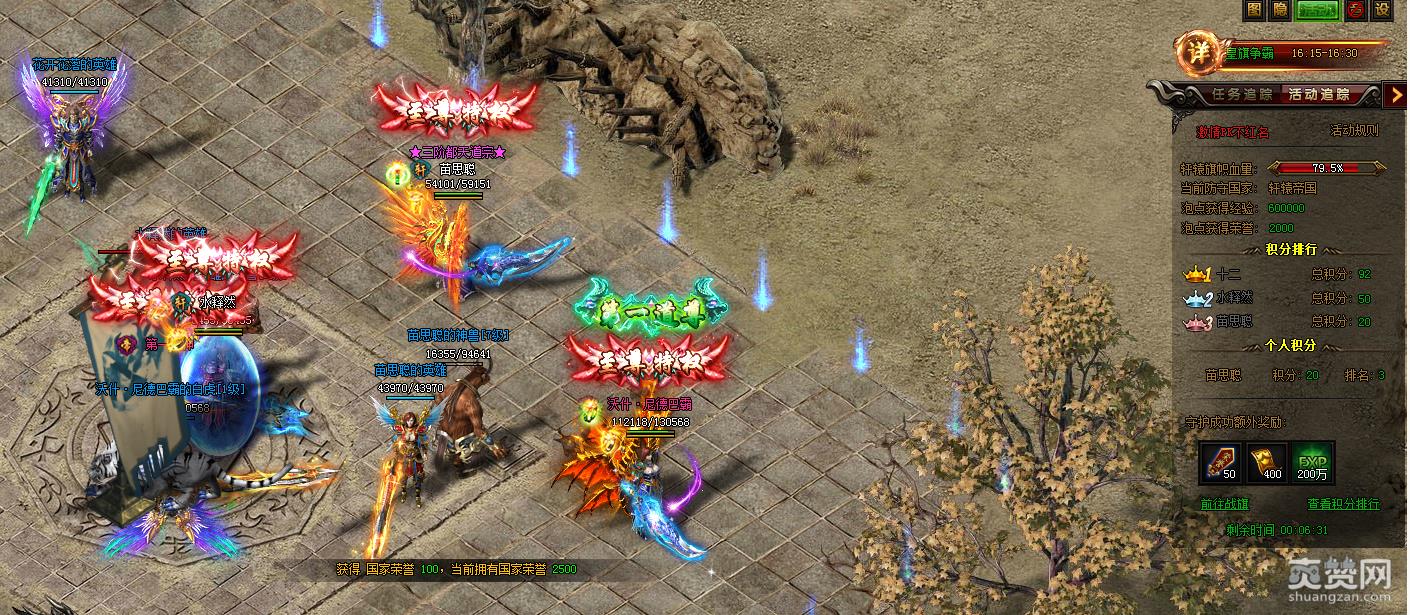Collapse the tracker with the orange arrow
The width and height of the screenshot is (1410, 615).
click(x=1397, y=95)
